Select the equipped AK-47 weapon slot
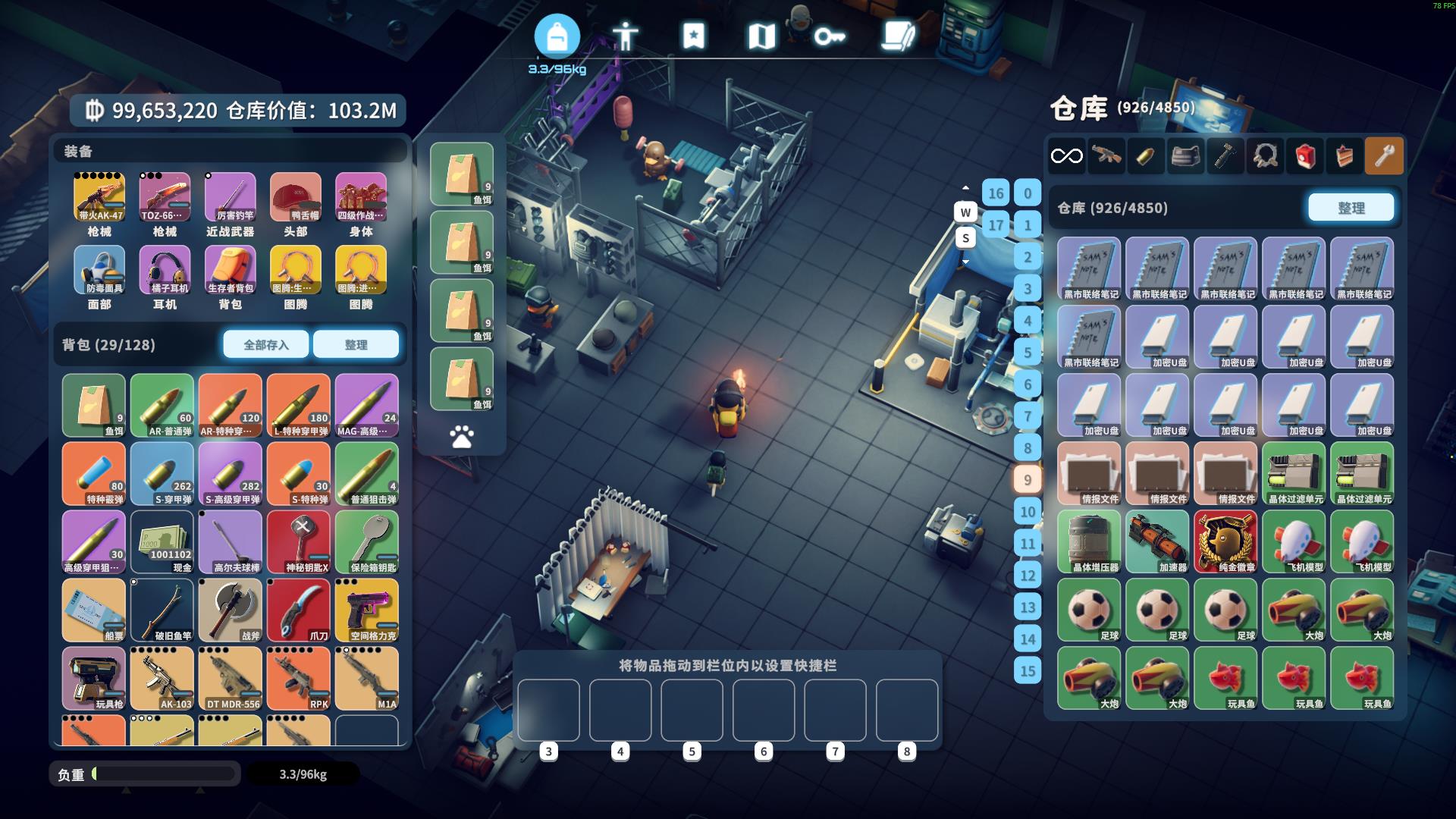1456x819 pixels. pos(99,196)
